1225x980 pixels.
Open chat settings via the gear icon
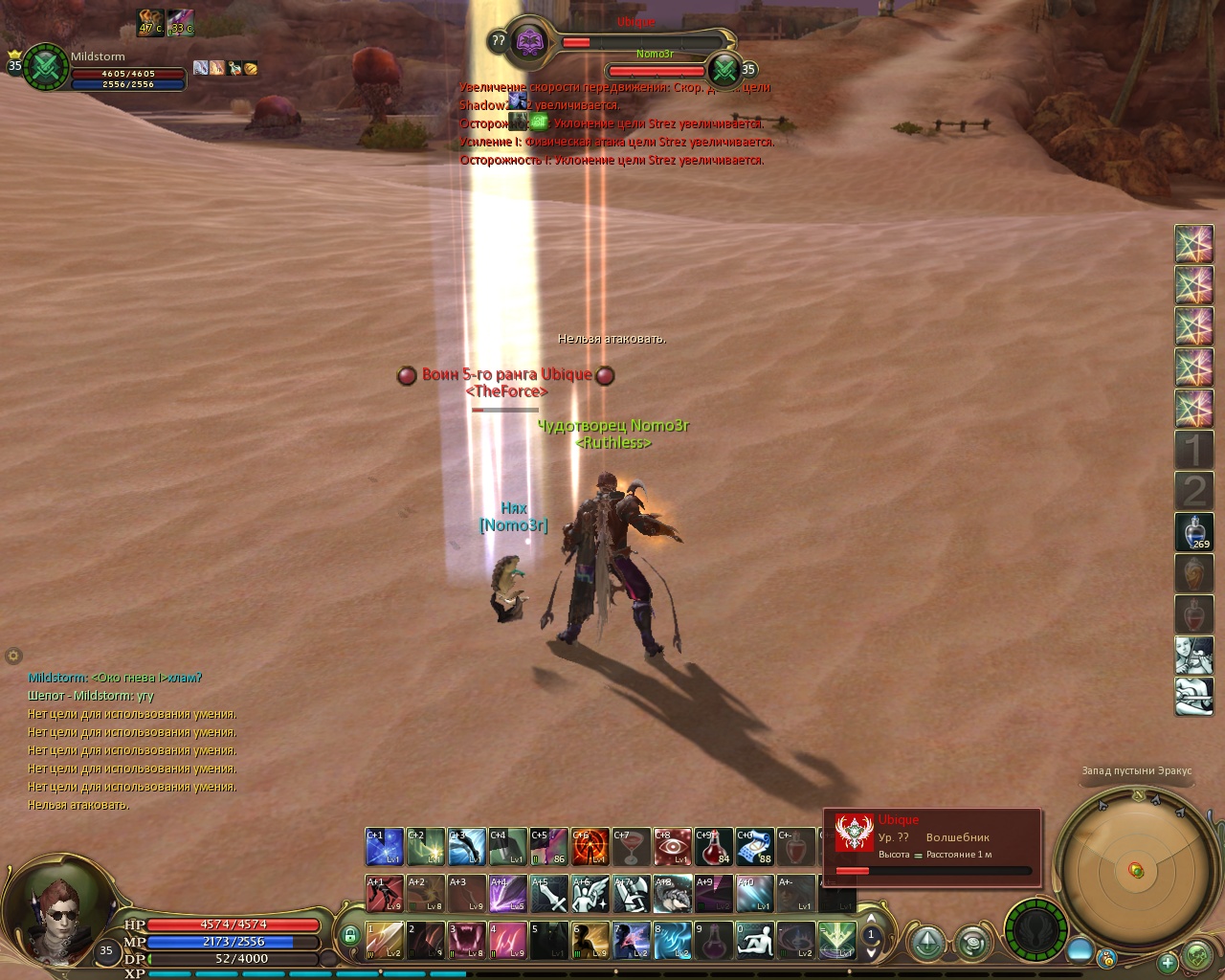13,657
